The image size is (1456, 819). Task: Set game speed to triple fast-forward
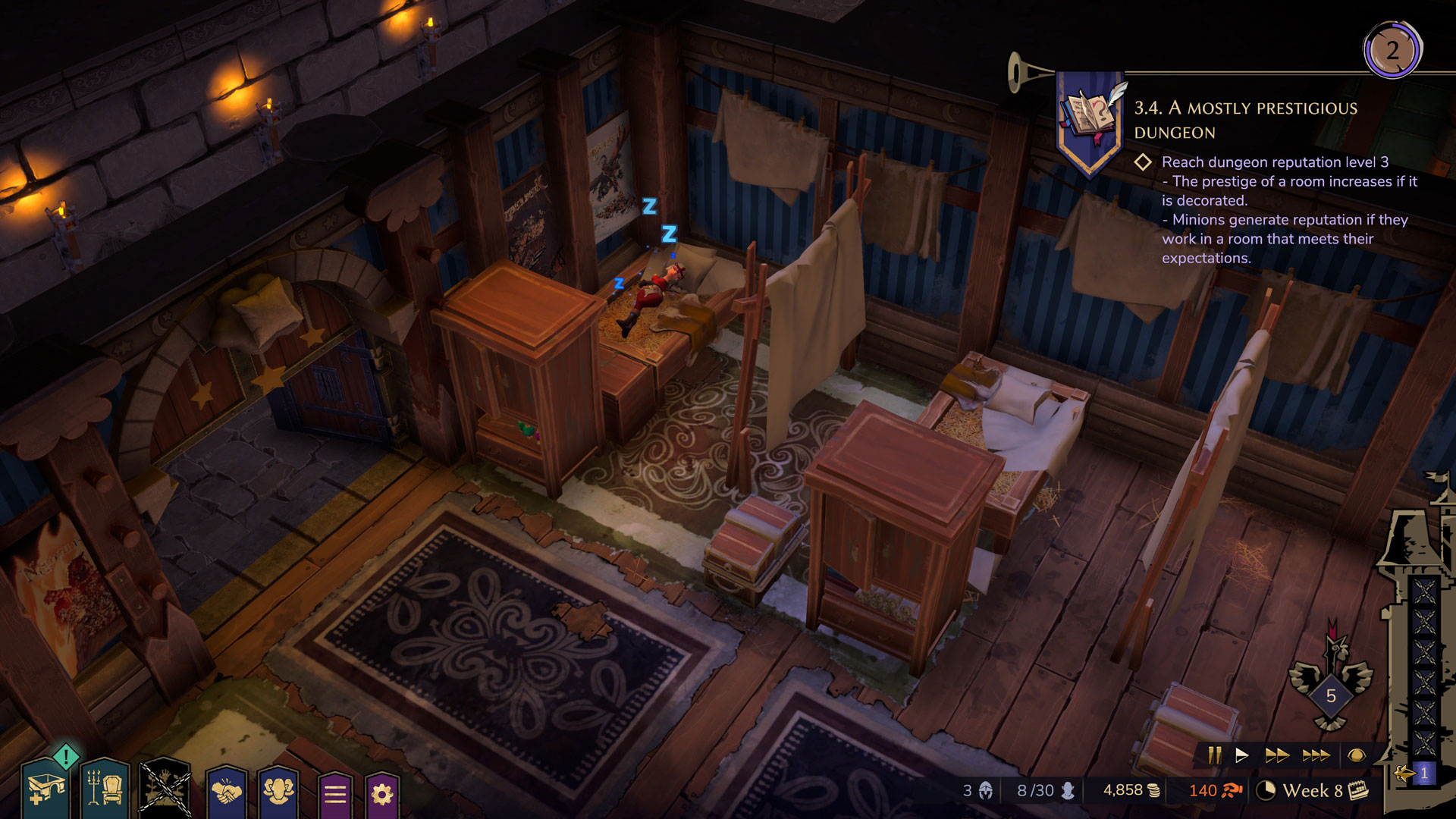point(1316,755)
